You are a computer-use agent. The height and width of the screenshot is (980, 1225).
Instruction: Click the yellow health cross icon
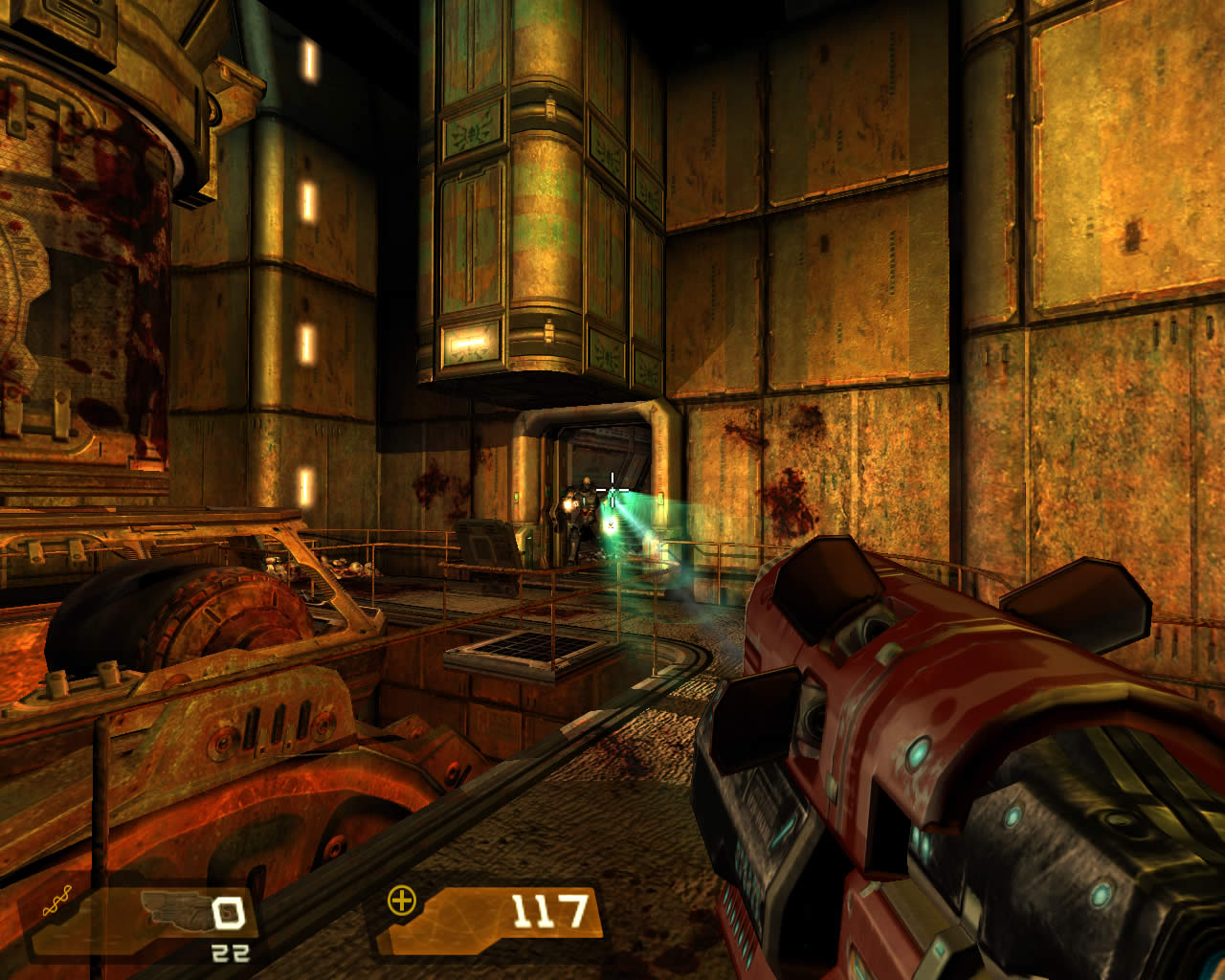402,901
